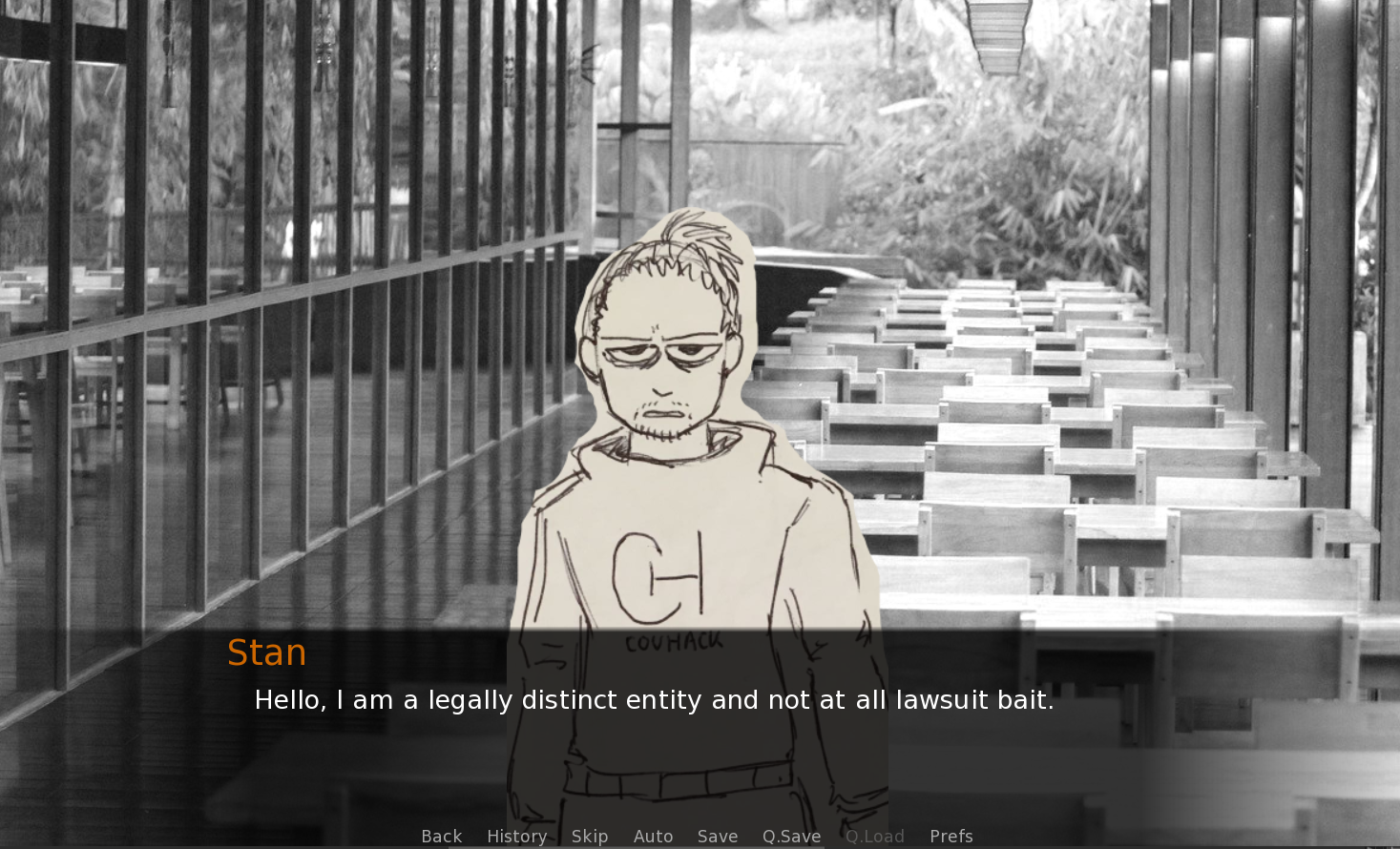
Task: Go back one line with Back
Action: 441,836
